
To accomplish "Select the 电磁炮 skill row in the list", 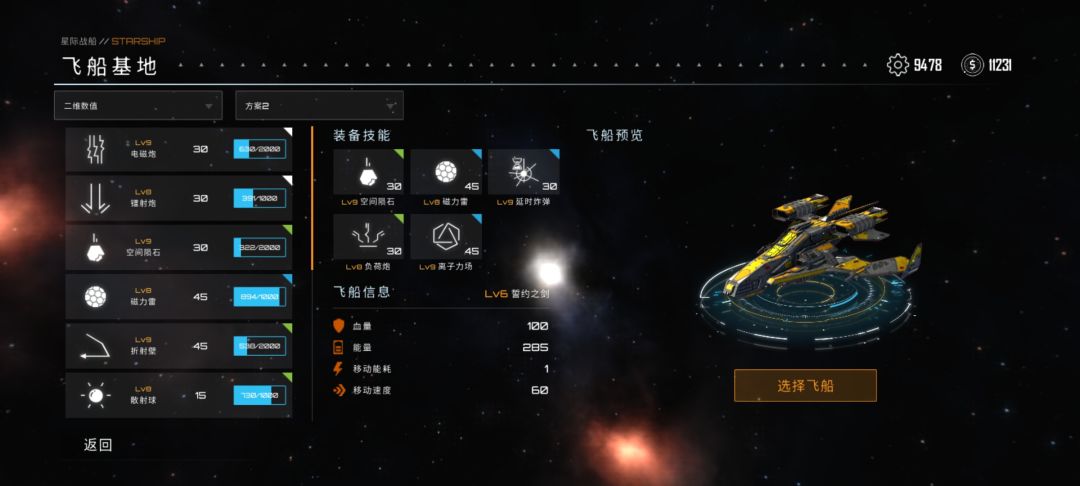I will (x=179, y=149).
